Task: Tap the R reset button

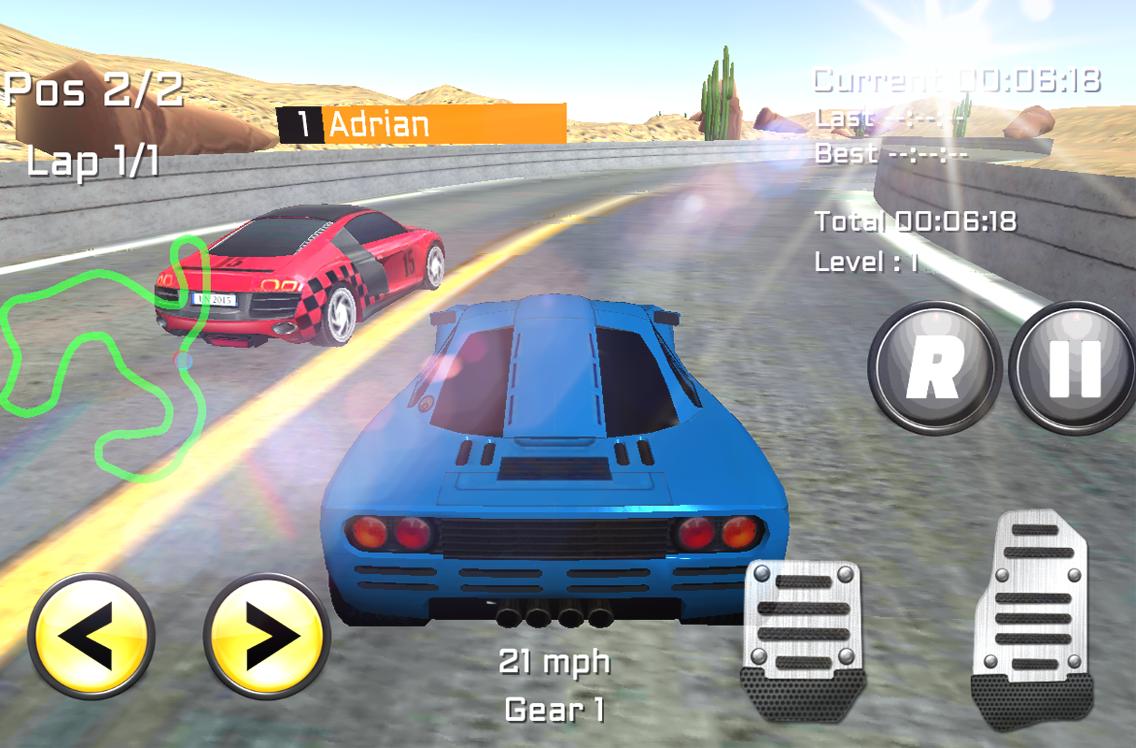Action: pos(935,368)
